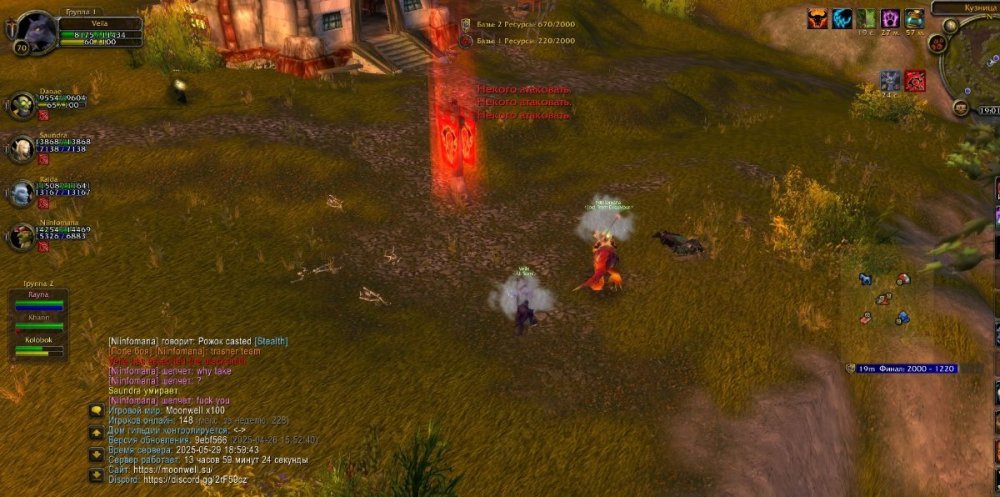Click the teal potion flask buff icon

tap(914, 18)
